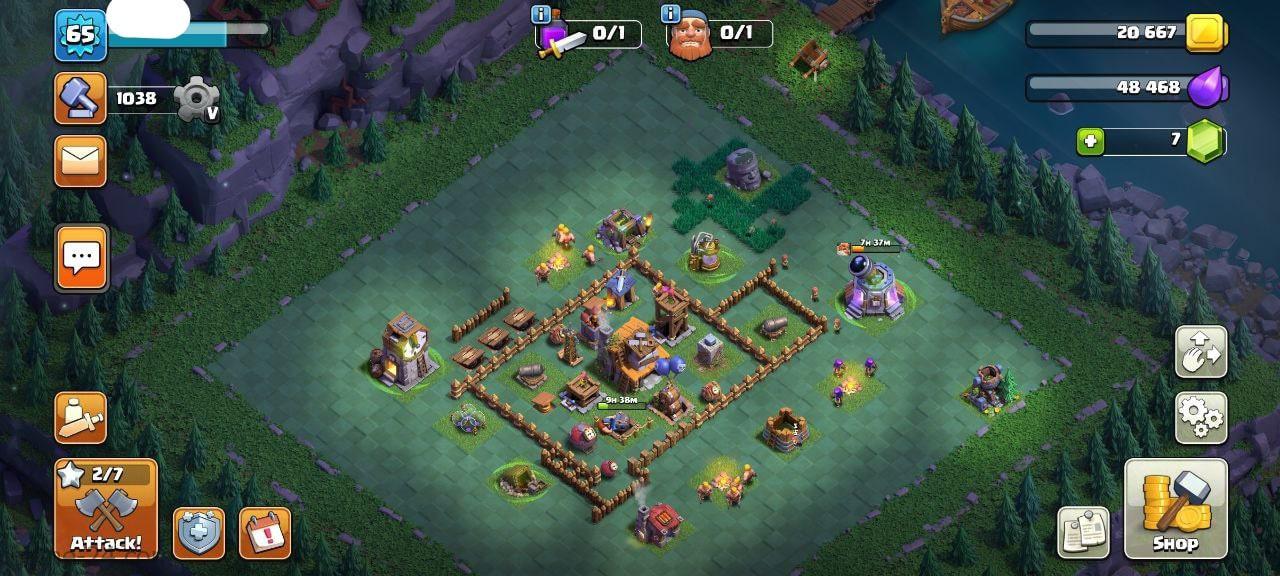Image resolution: width=1280 pixels, height=576 pixels.
Task: Open the chat speech bubble
Action: pyautogui.click(x=80, y=257)
